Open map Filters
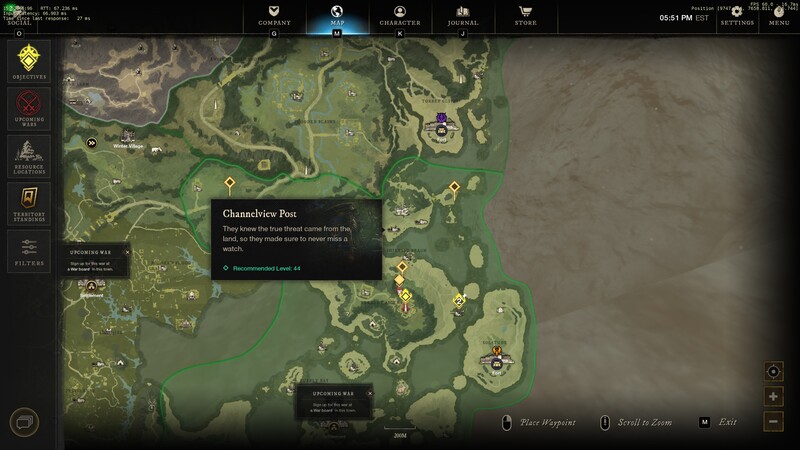Image resolution: width=800 pixels, height=450 pixels. click(x=29, y=250)
